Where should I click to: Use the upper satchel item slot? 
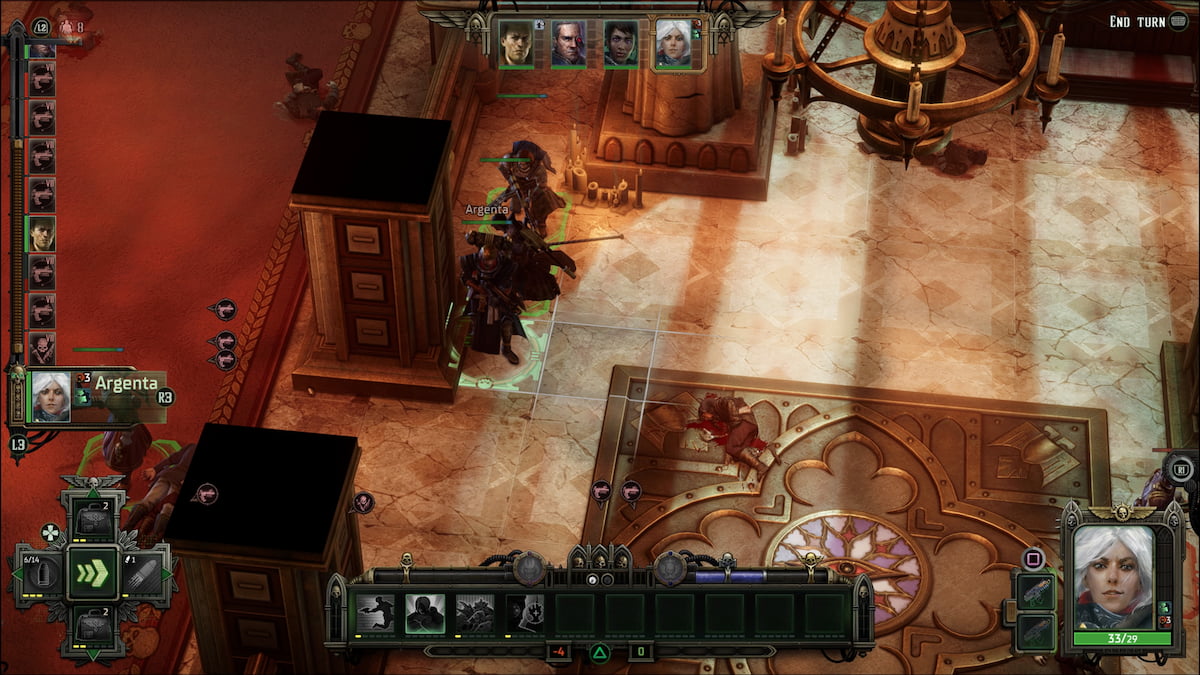[93, 520]
